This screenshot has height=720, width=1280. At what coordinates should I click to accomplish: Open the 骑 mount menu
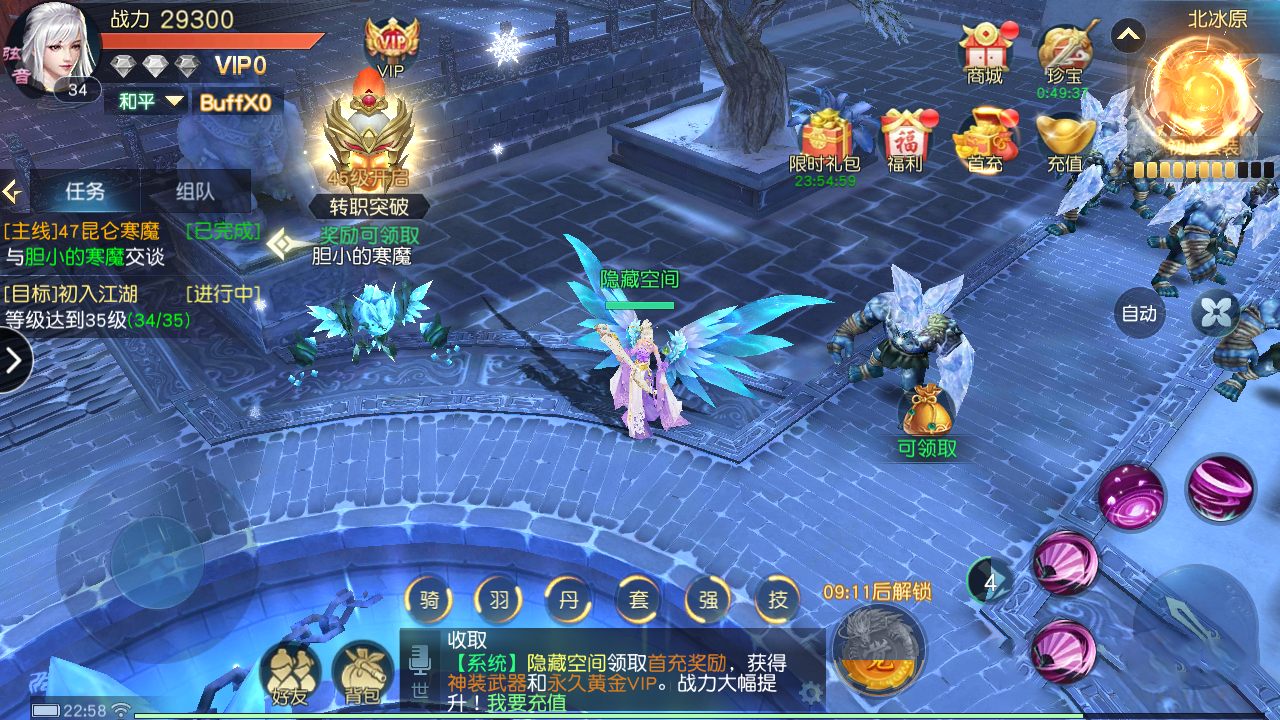429,600
